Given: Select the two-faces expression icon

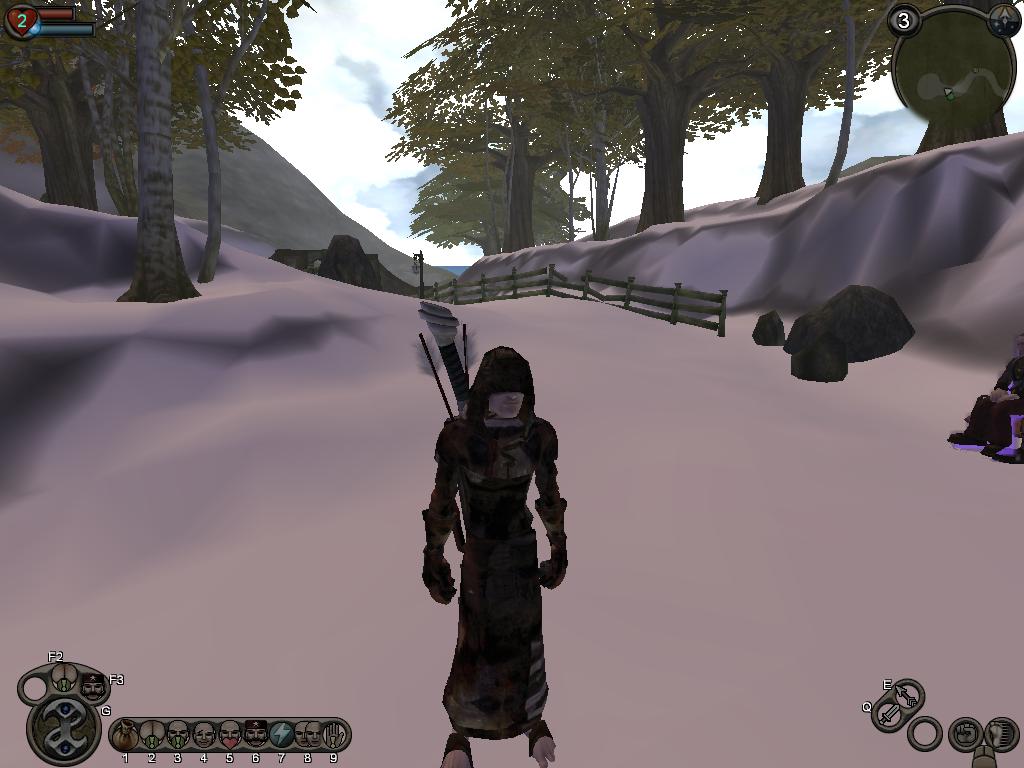Looking at the screenshot, I should (307, 736).
